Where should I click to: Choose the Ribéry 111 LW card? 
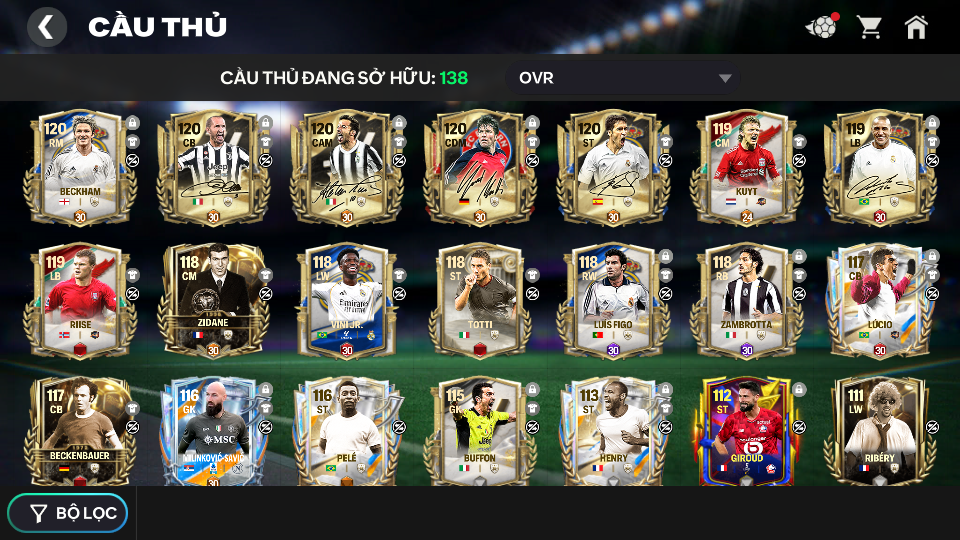[878, 430]
